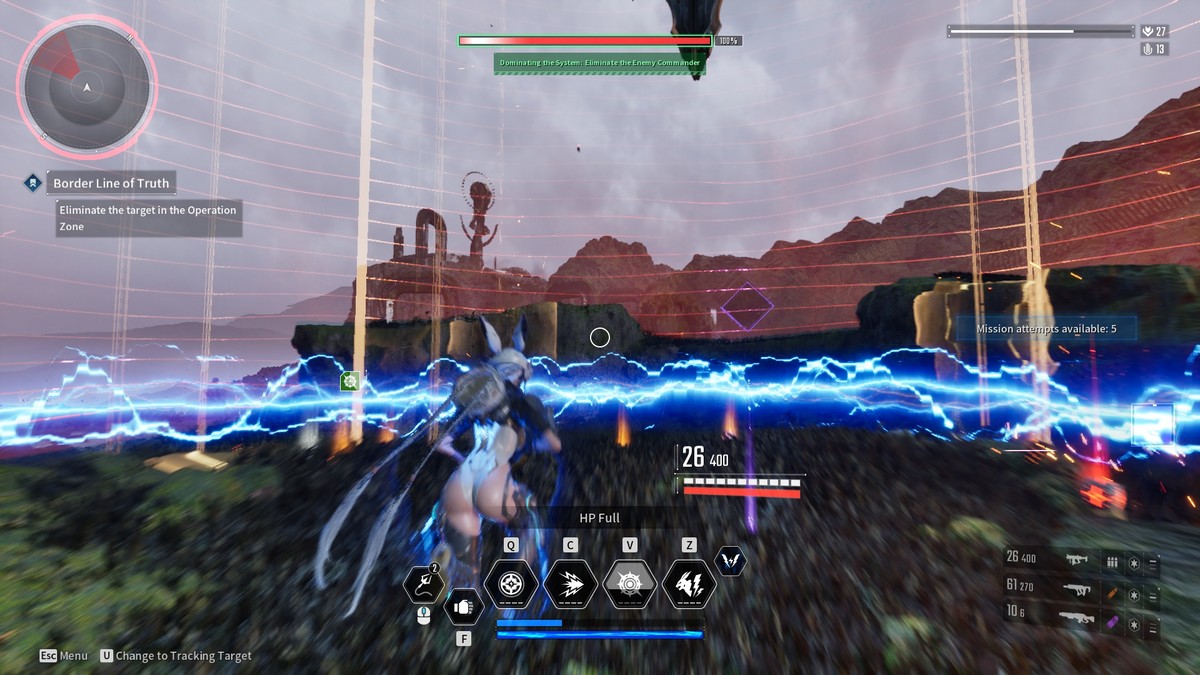Activate the crosshair target skill

511,583
